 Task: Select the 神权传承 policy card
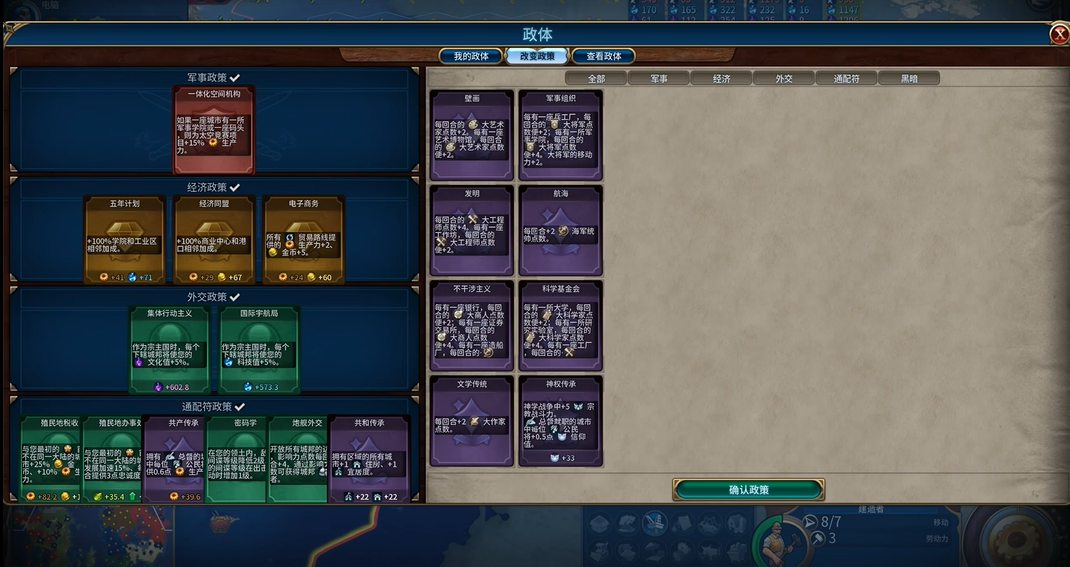[560, 420]
